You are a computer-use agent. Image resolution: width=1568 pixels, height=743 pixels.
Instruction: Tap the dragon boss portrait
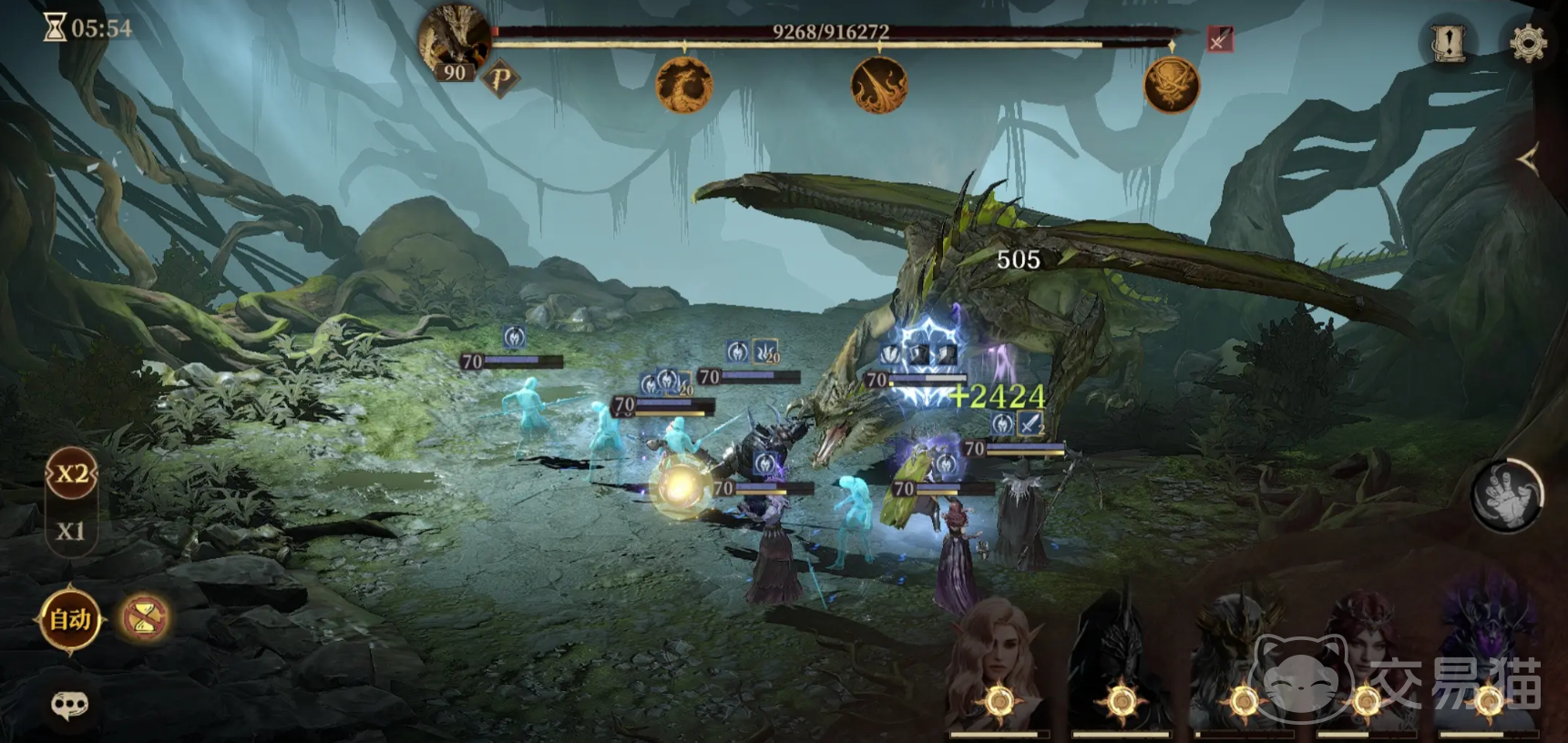click(455, 40)
